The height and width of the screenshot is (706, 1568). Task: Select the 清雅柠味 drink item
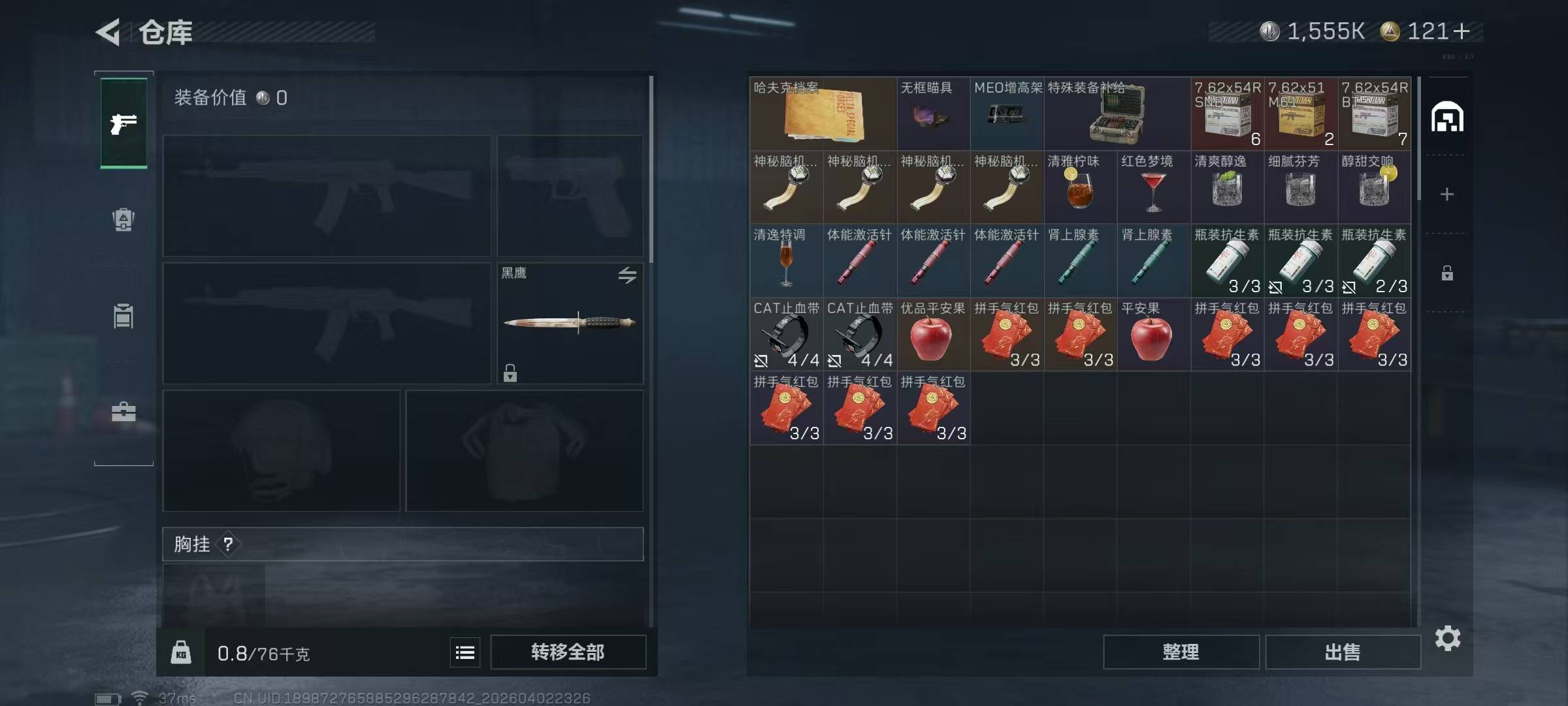(x=1080, y=188)
